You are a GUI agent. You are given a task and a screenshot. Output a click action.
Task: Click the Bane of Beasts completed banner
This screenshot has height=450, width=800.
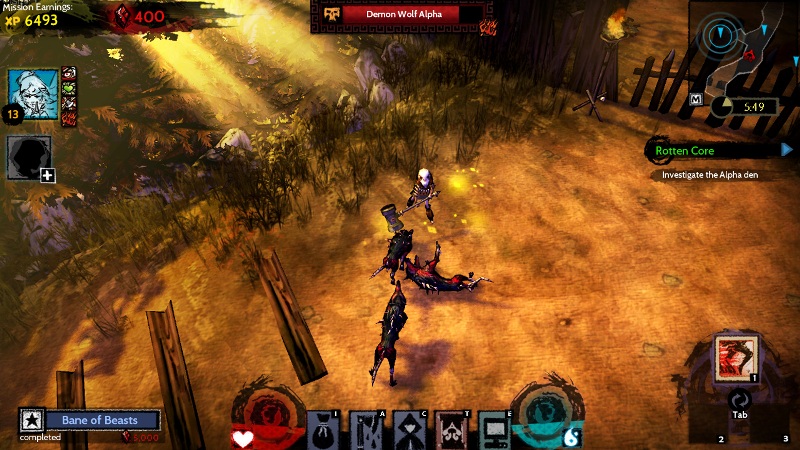pyautogui.click(x=100, y=421)
